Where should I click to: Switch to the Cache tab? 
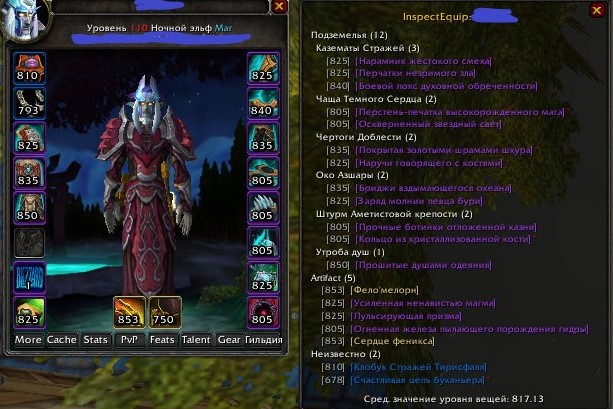(62, 340)
